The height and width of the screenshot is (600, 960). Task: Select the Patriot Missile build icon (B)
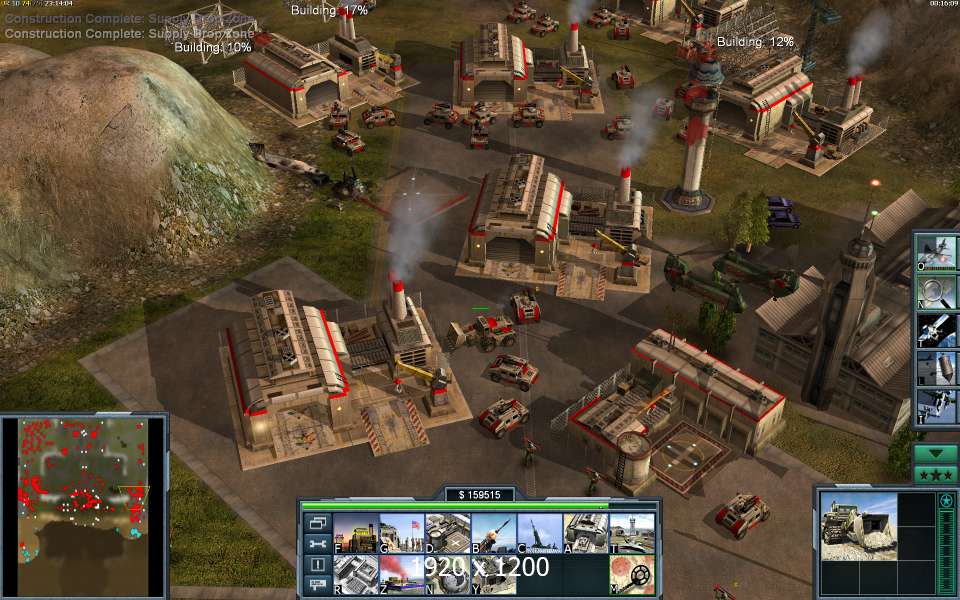click(x=493, y=533)
